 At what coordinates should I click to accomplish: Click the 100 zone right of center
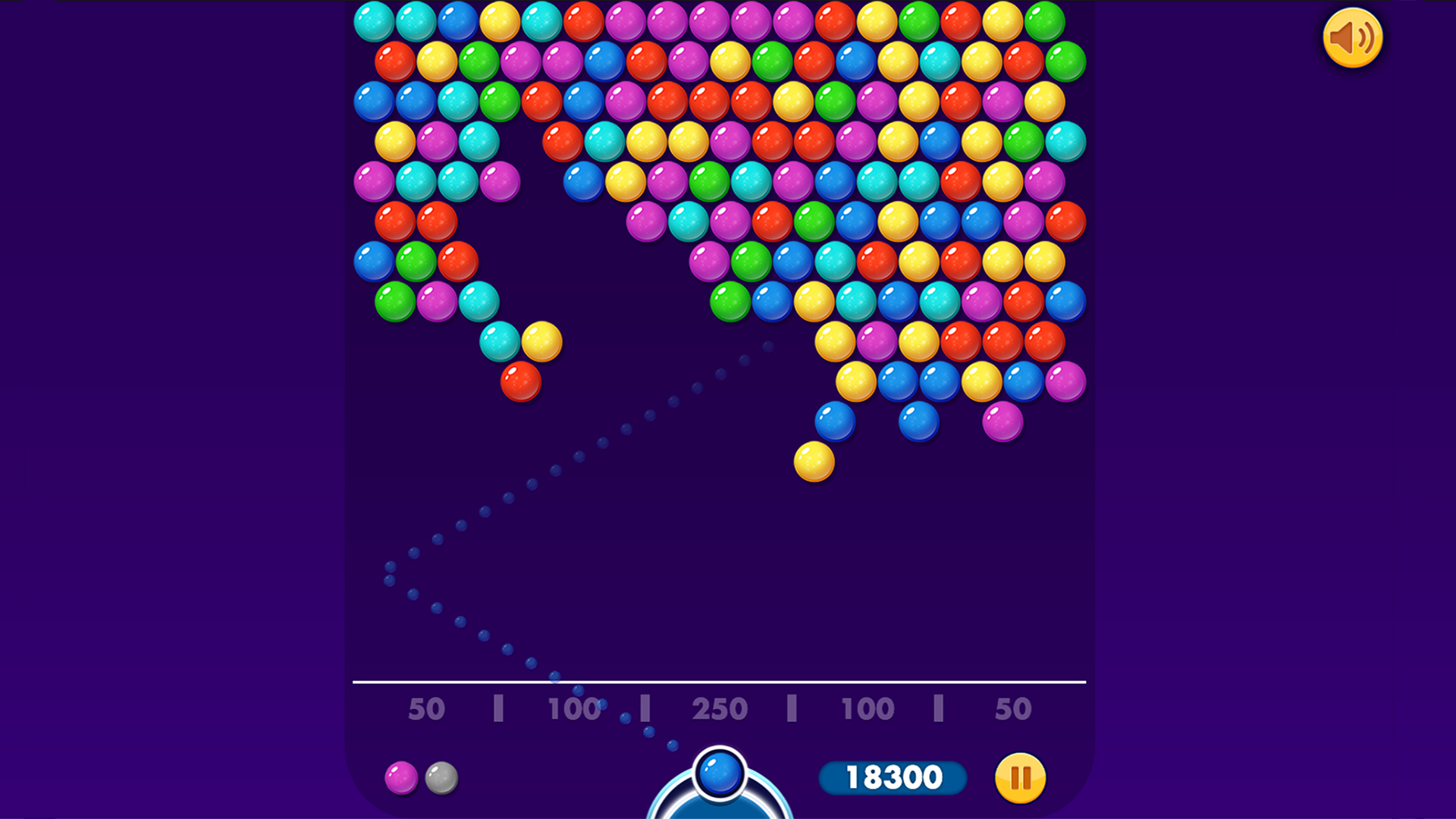[864, 709]
